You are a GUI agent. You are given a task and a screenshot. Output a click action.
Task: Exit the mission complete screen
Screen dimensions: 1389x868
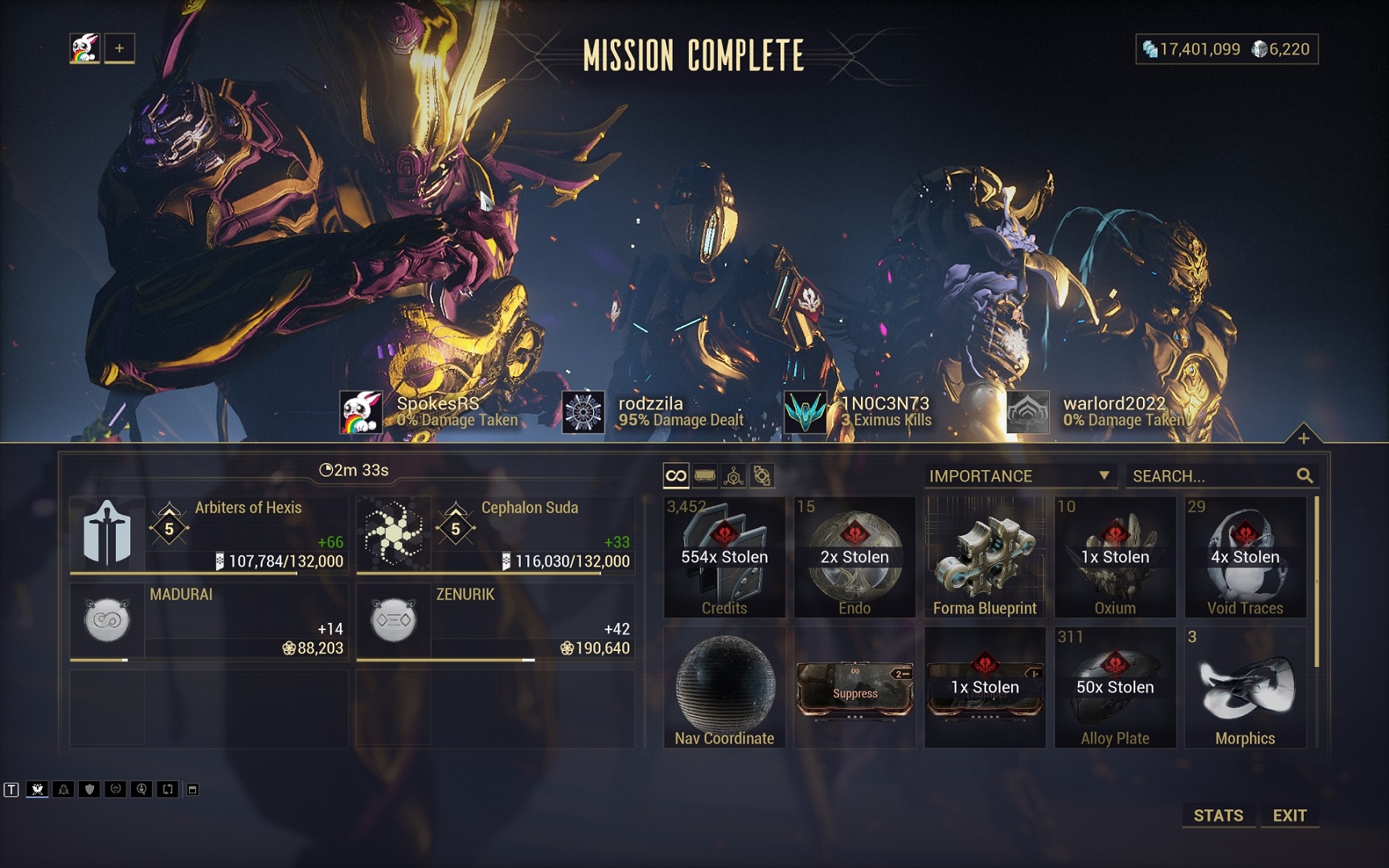point(1289,815)
